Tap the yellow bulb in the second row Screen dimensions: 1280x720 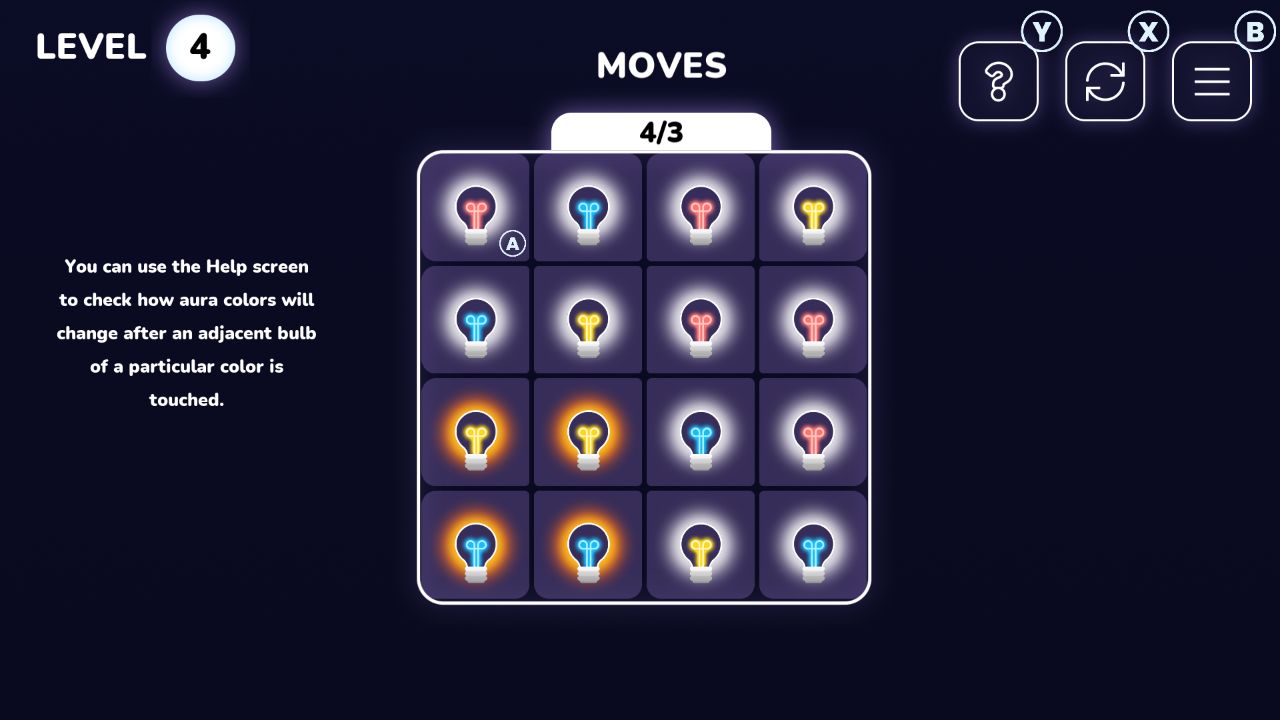(587, 320)
